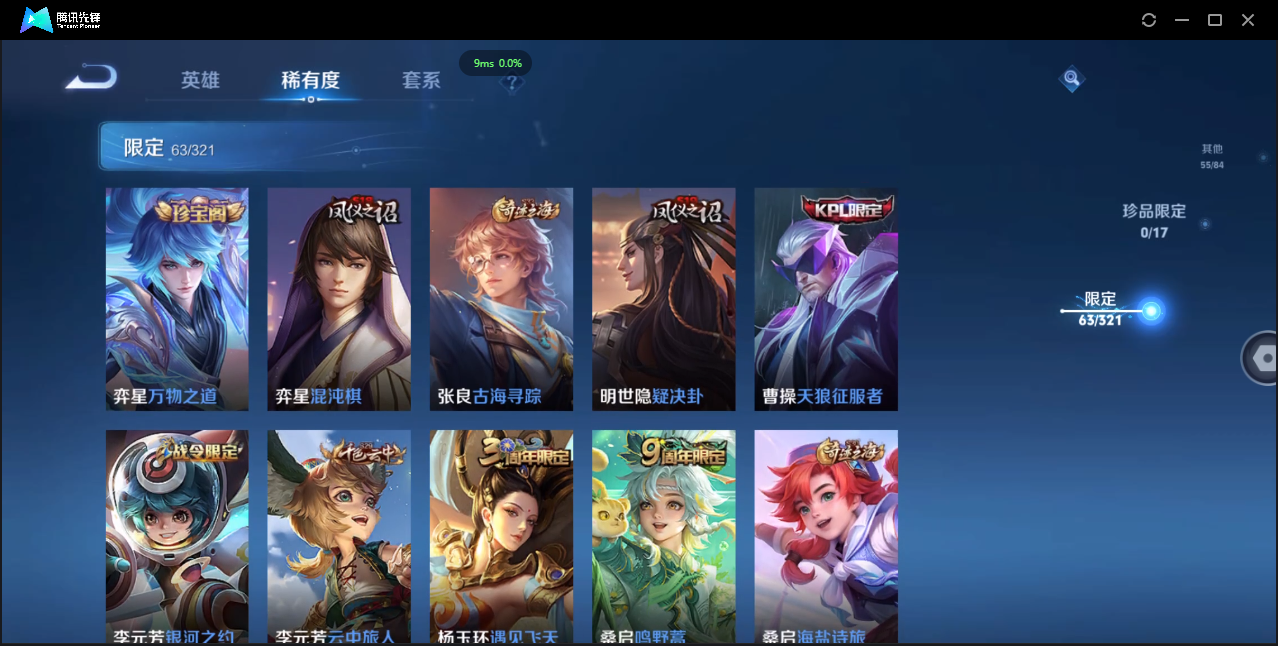Open the 李元芳 云中旅人 skin card
Screen dimensions: 1278x646
pos(339,536)
